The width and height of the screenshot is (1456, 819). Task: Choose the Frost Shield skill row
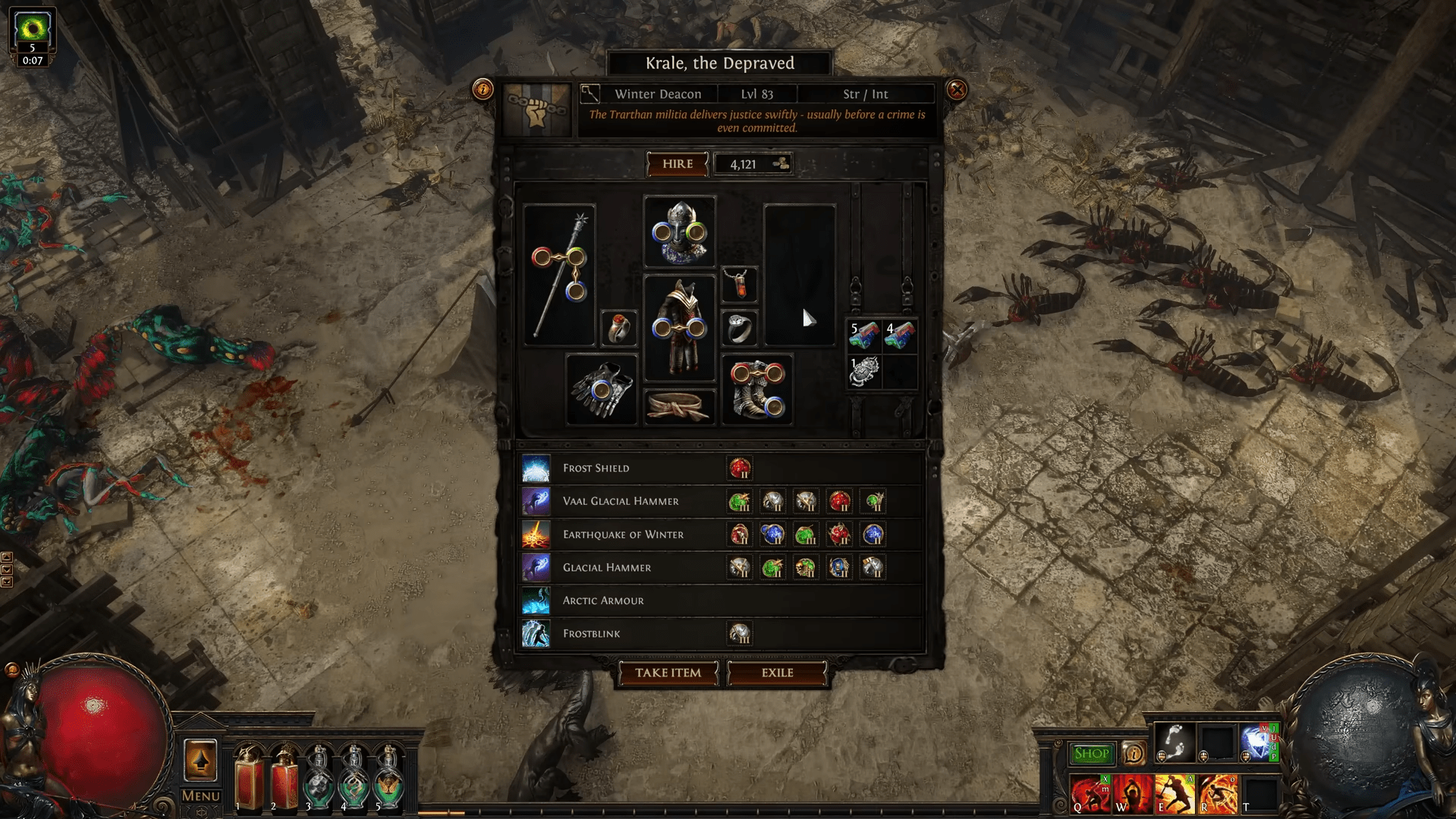tap(596, 468)
